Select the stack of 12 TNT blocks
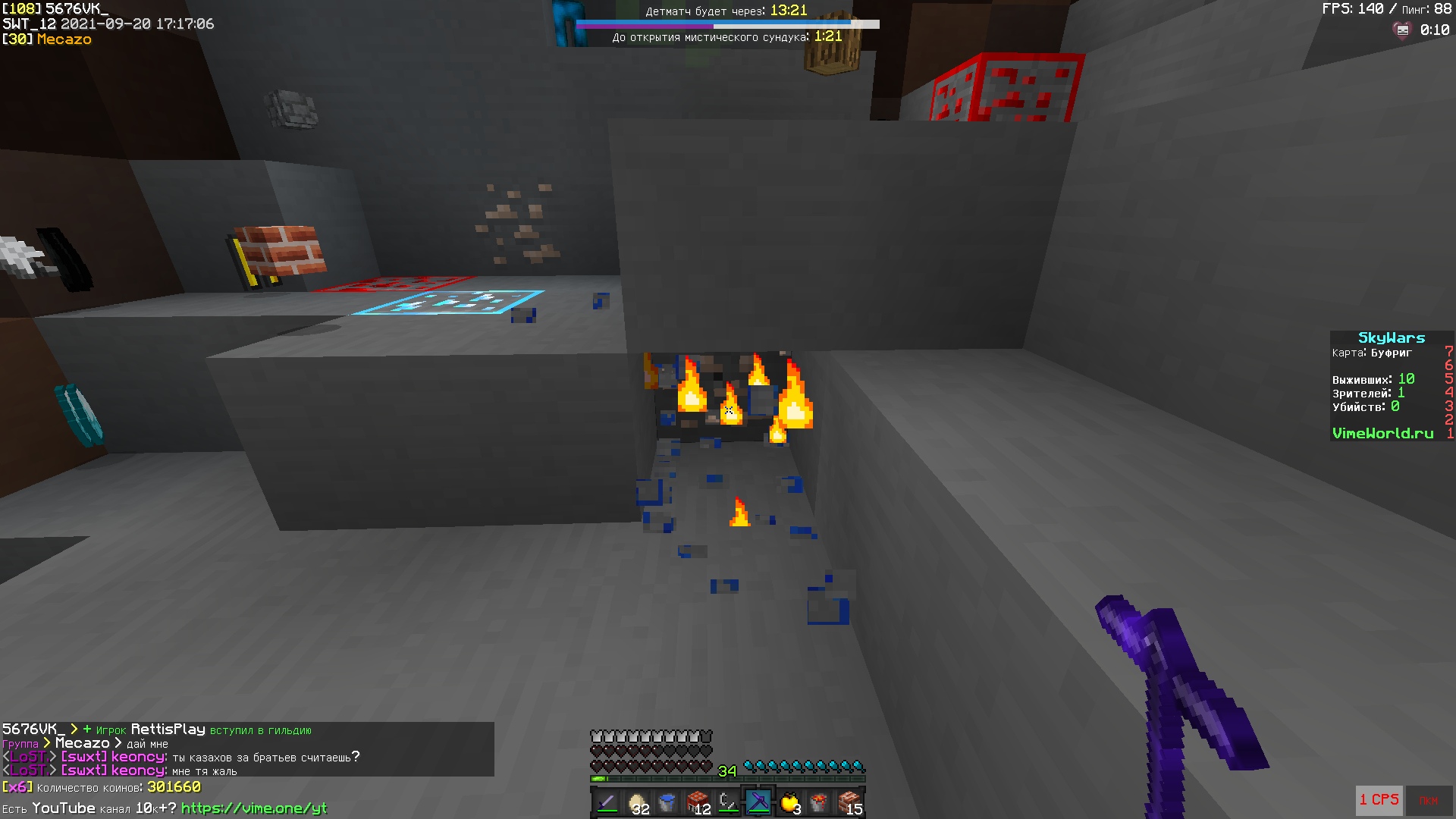Image resolution: width=1456 pixels, height=819 pixels. click(x=699, y=800)
